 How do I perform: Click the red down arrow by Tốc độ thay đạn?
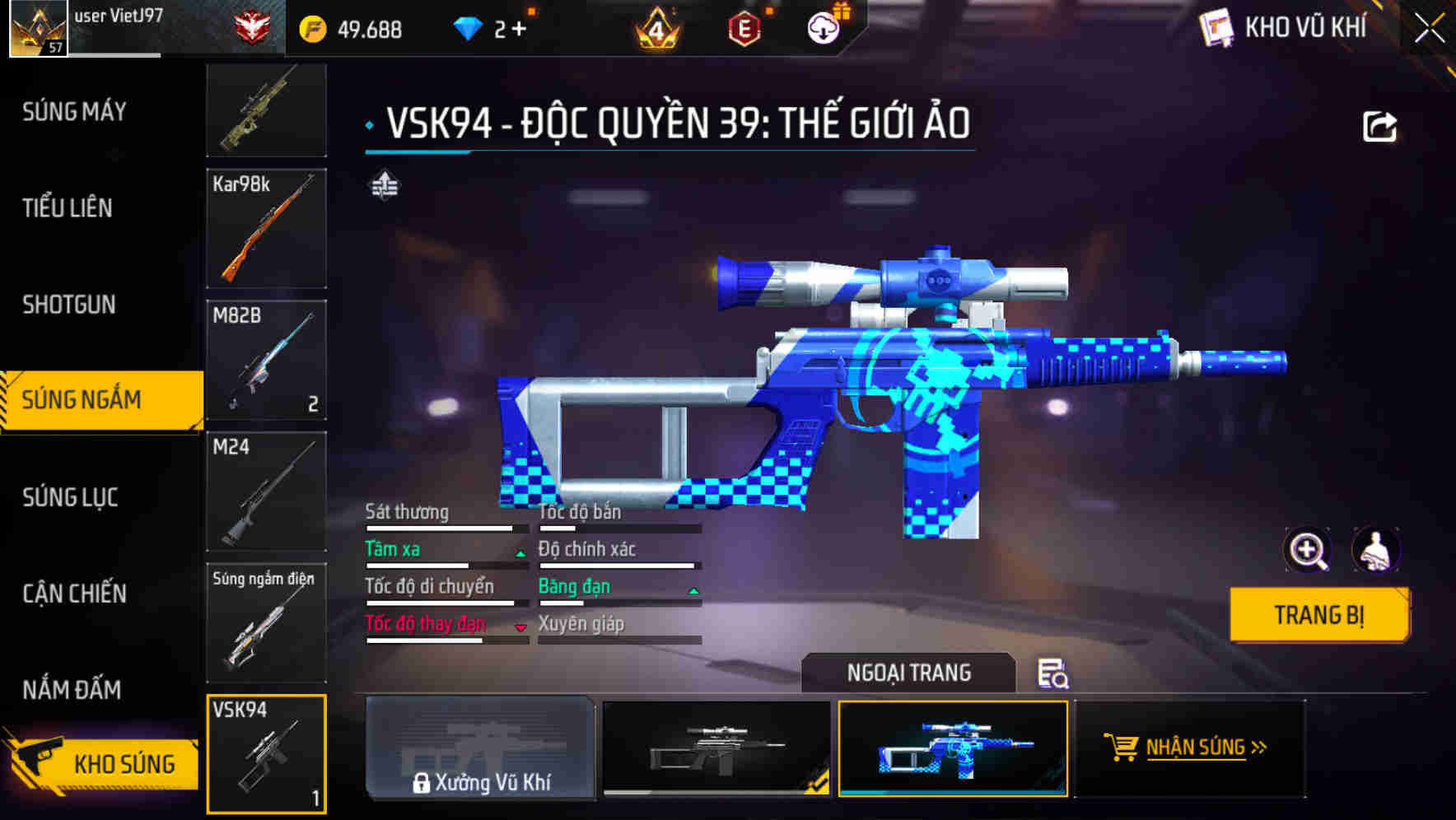pos(520,628)
